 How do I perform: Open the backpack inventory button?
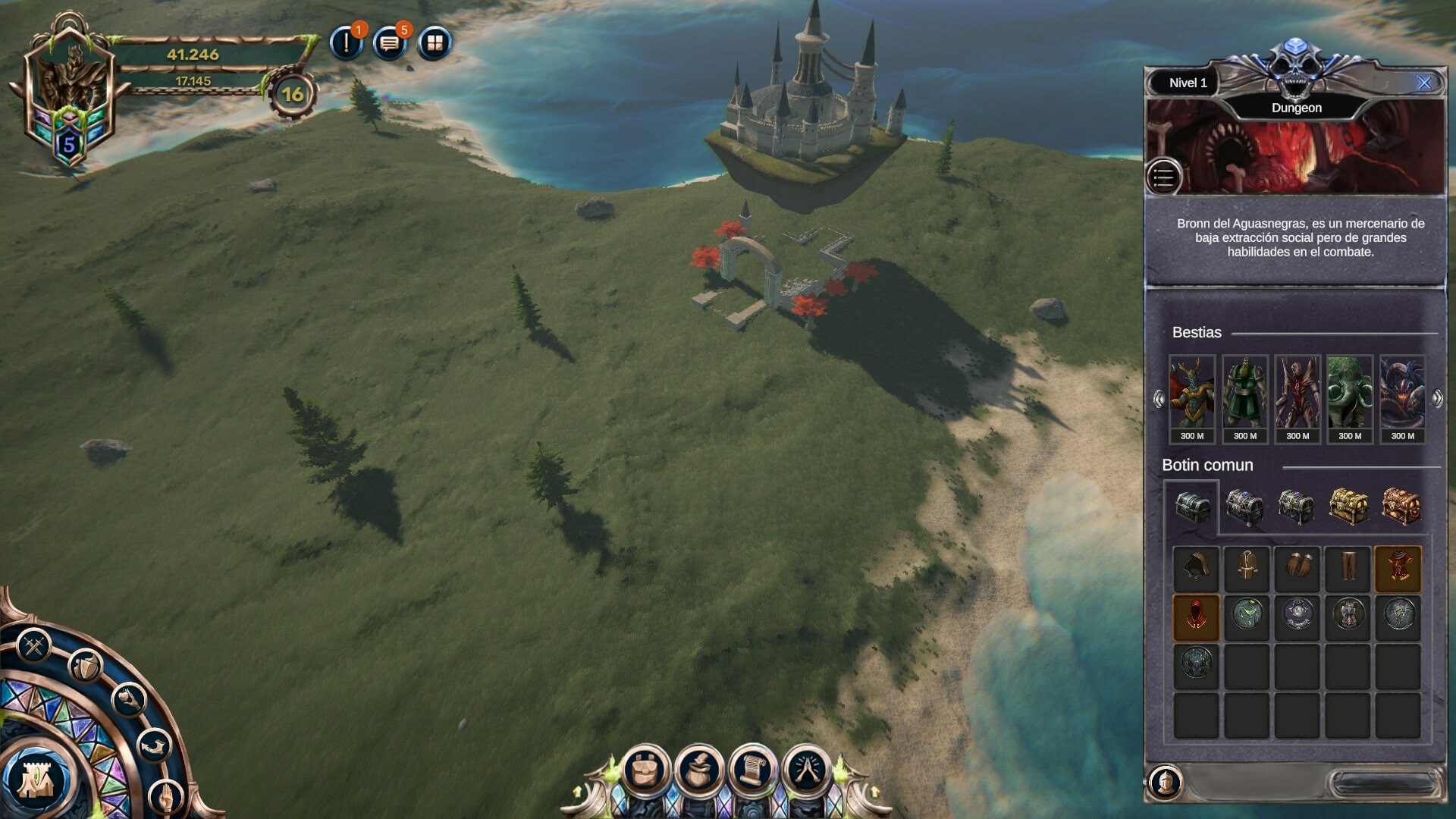(x=645, y=770)
